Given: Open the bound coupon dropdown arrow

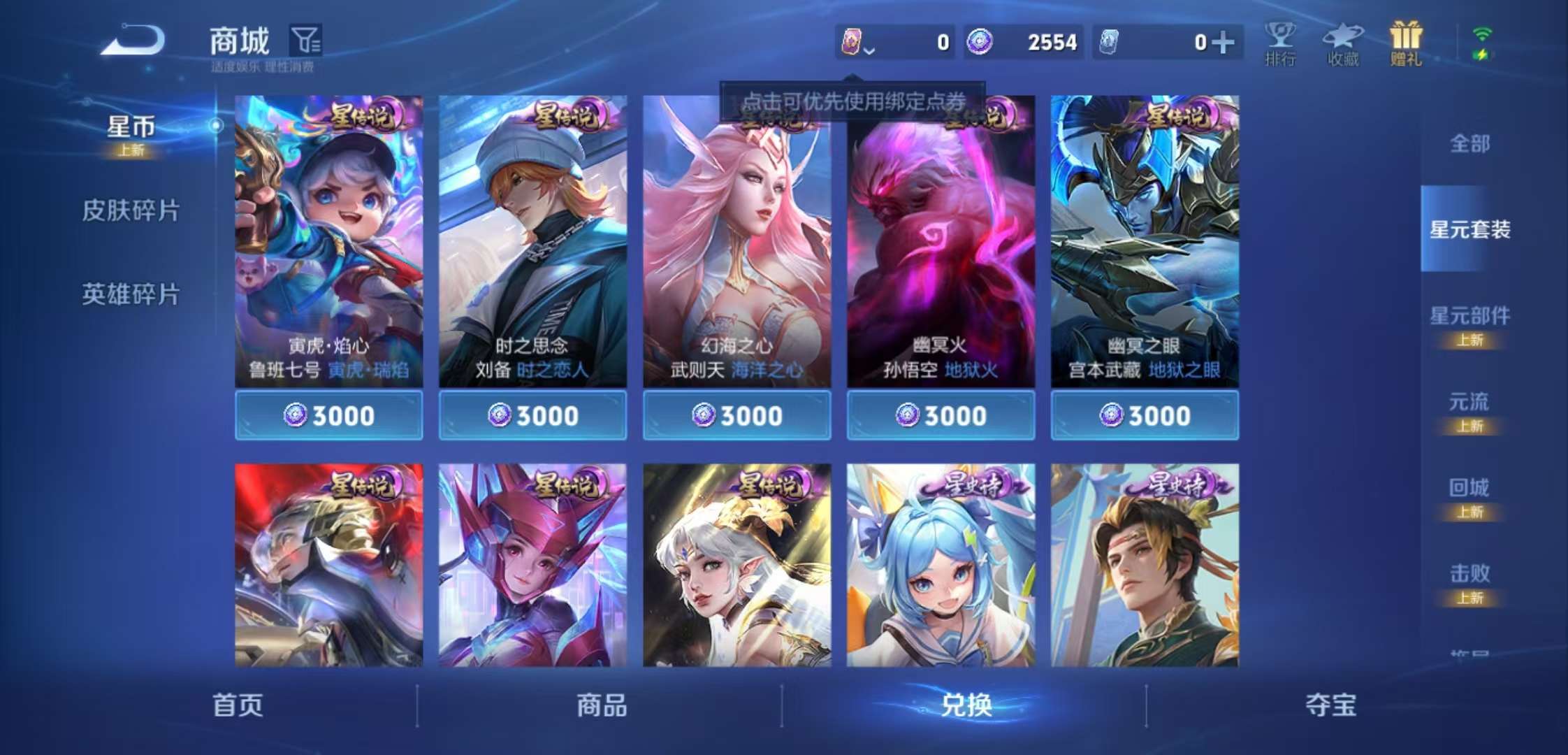Looking at the screenshot, I should 869,50.
